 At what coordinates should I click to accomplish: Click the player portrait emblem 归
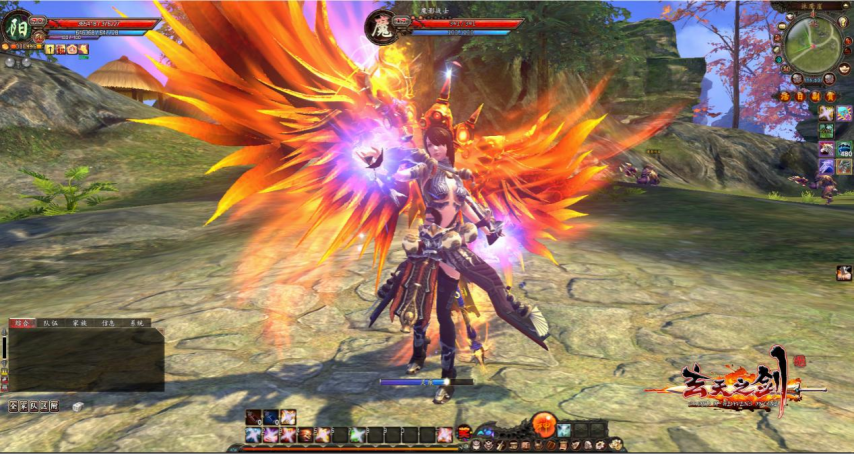[x=19, y=27]
